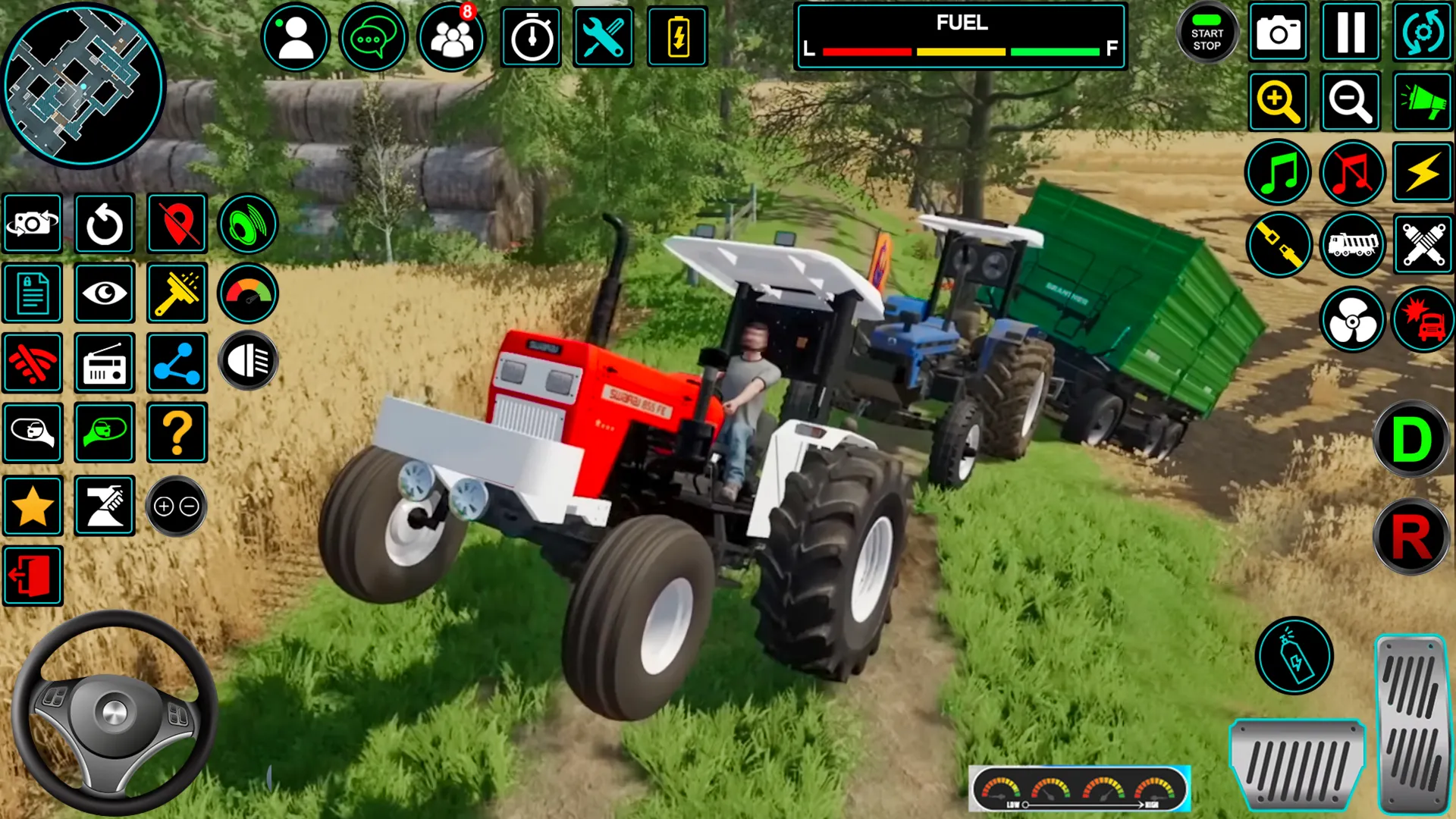Rate the game with the star icon
This screenshot has width=1456, height=819.
[x=33, y=505]
